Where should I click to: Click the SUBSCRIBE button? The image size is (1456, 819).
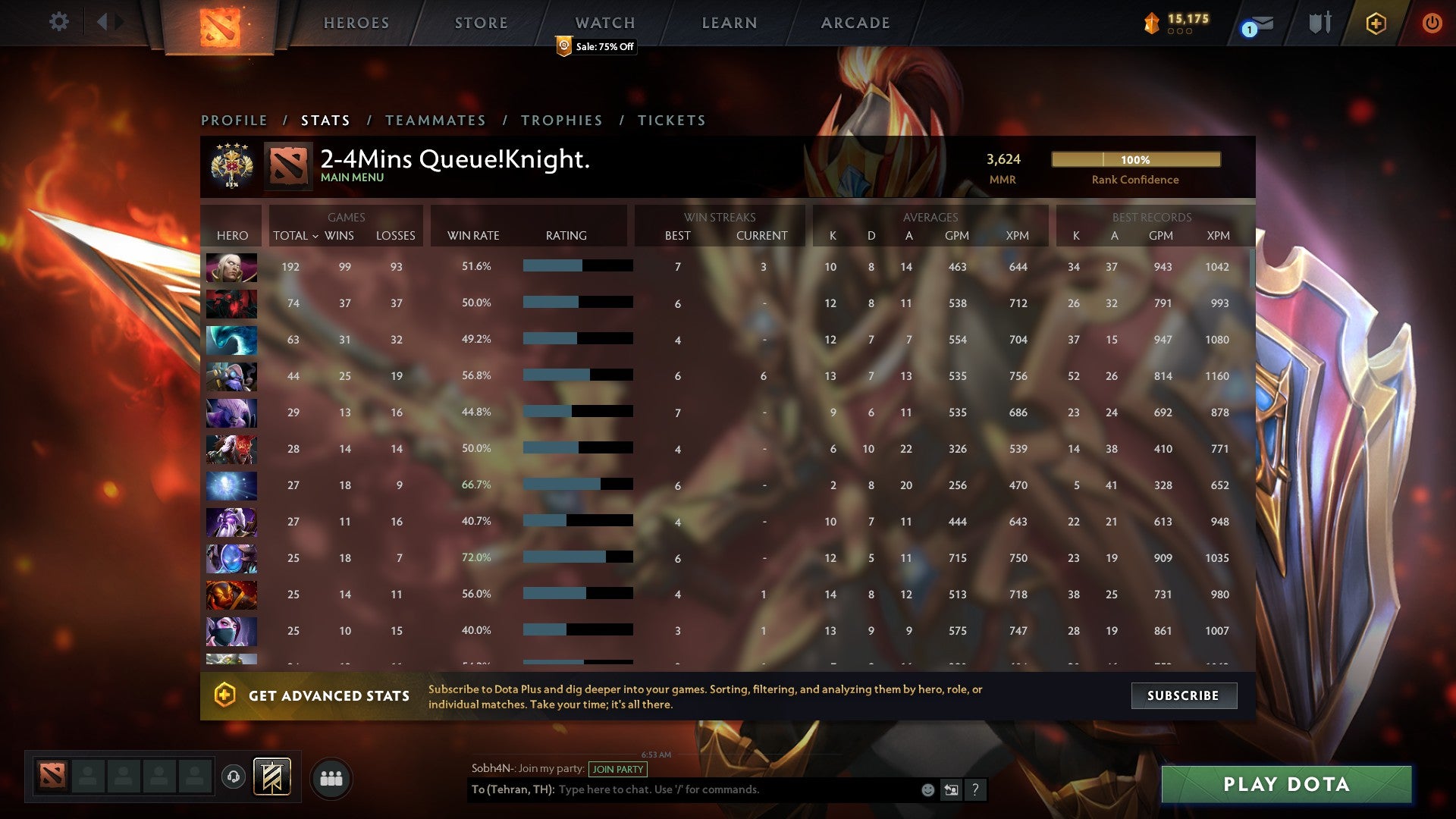(1183, 695)
